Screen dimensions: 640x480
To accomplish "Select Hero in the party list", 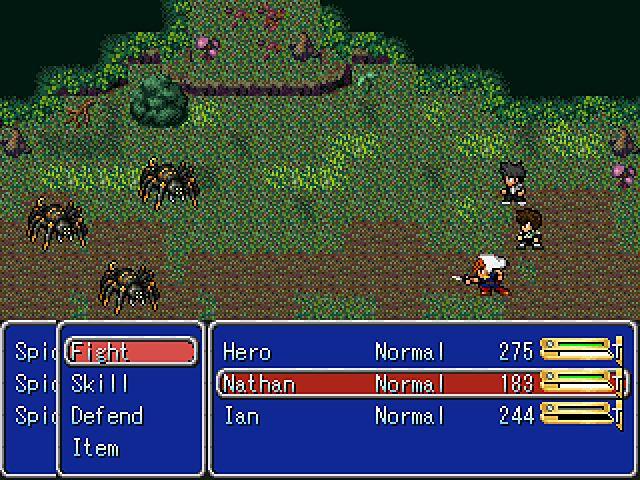I will tap(420, 351).
